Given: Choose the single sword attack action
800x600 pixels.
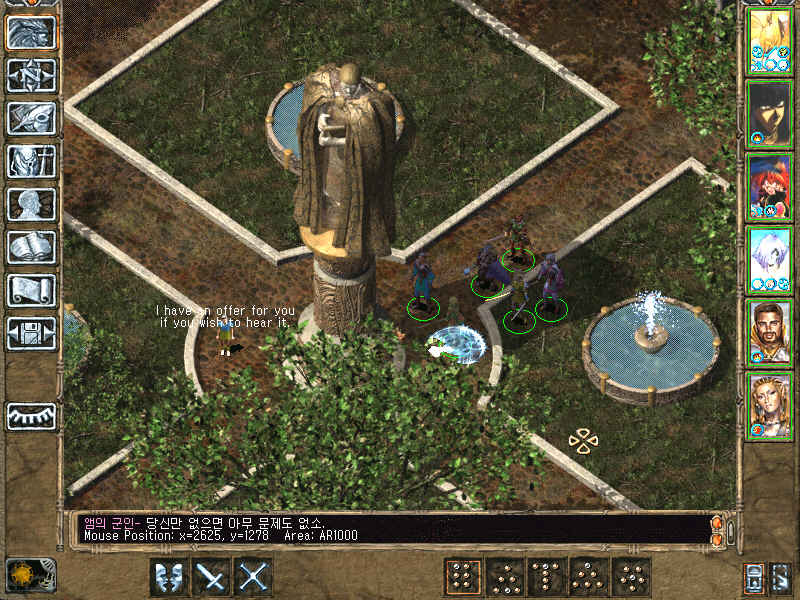Looking at the screenshot, I should click(212, 577).
